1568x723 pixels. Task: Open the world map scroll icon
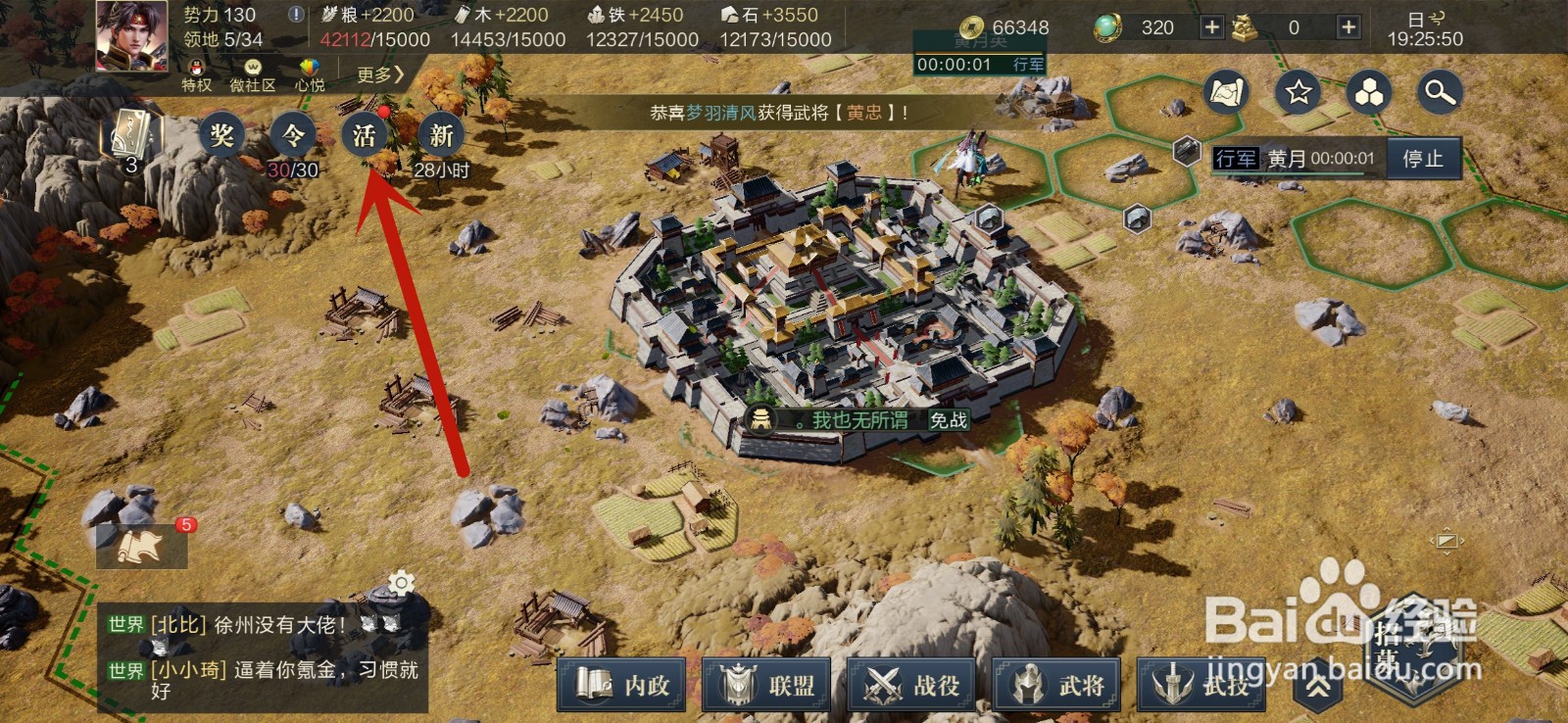1226,93
